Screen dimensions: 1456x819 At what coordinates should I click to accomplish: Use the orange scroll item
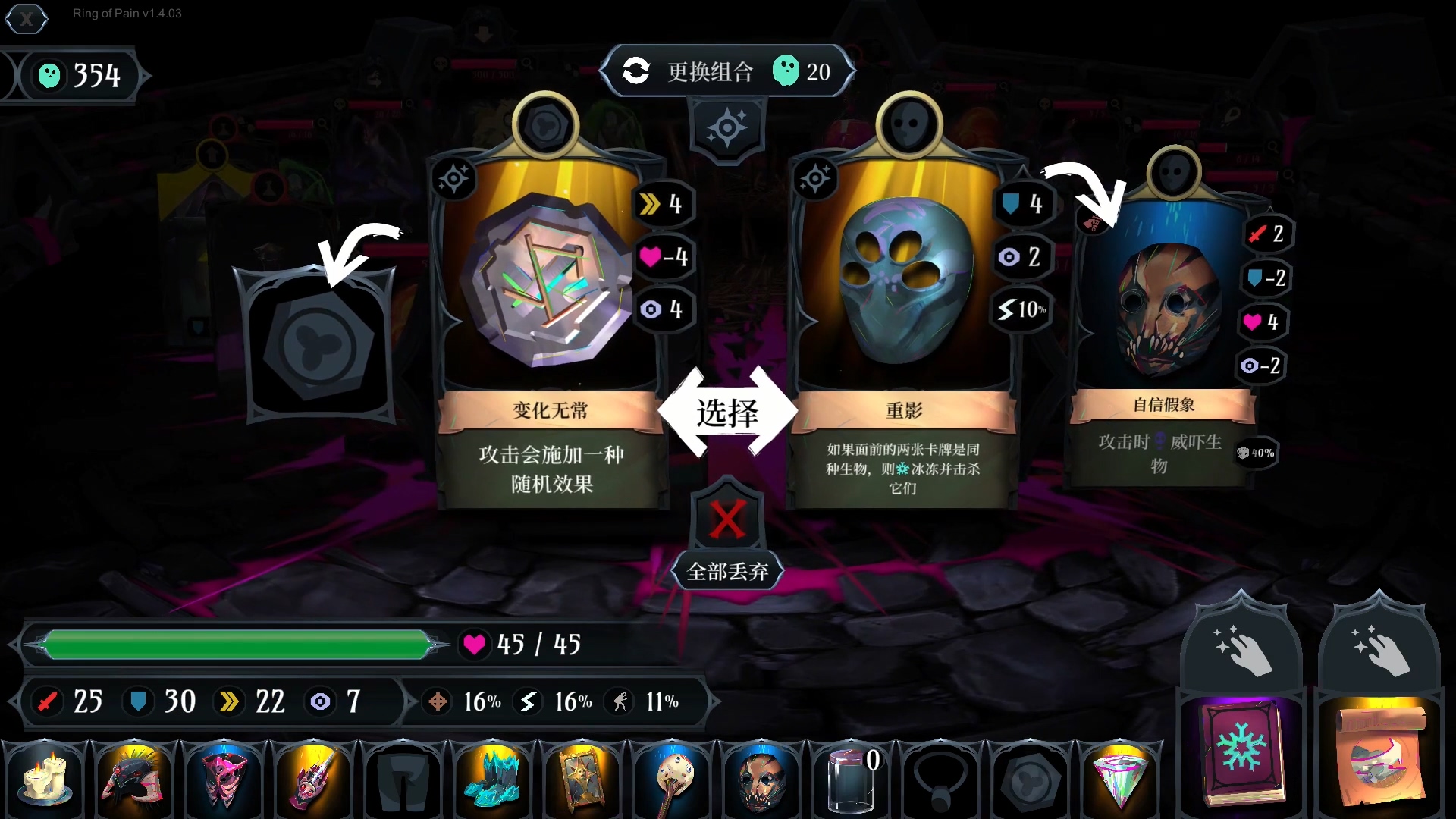click(x=1379, y=751)
